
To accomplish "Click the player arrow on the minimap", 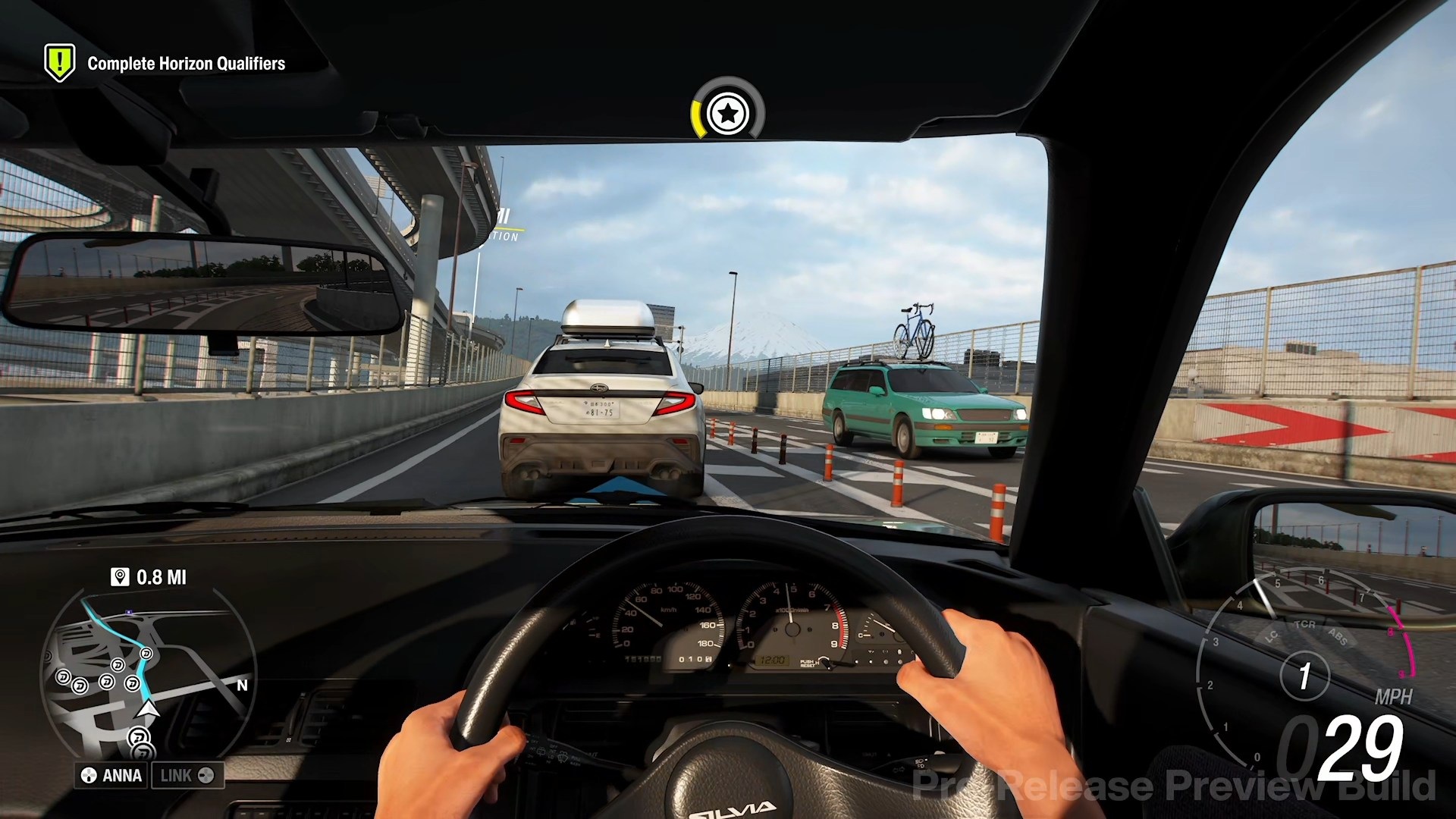I will coord(148,710).
